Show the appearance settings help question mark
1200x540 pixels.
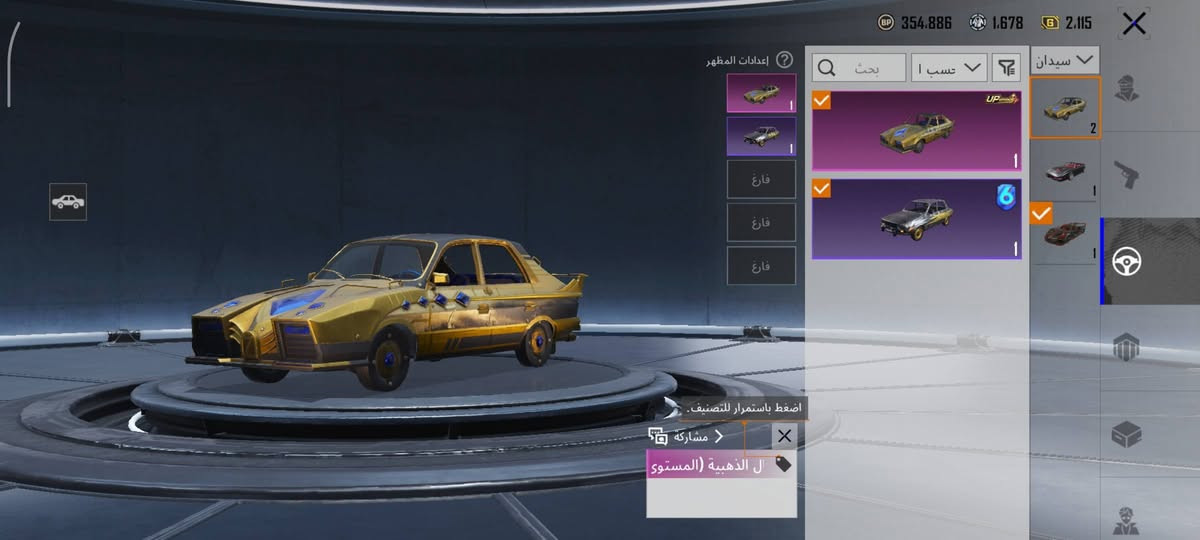coord(785,60)
